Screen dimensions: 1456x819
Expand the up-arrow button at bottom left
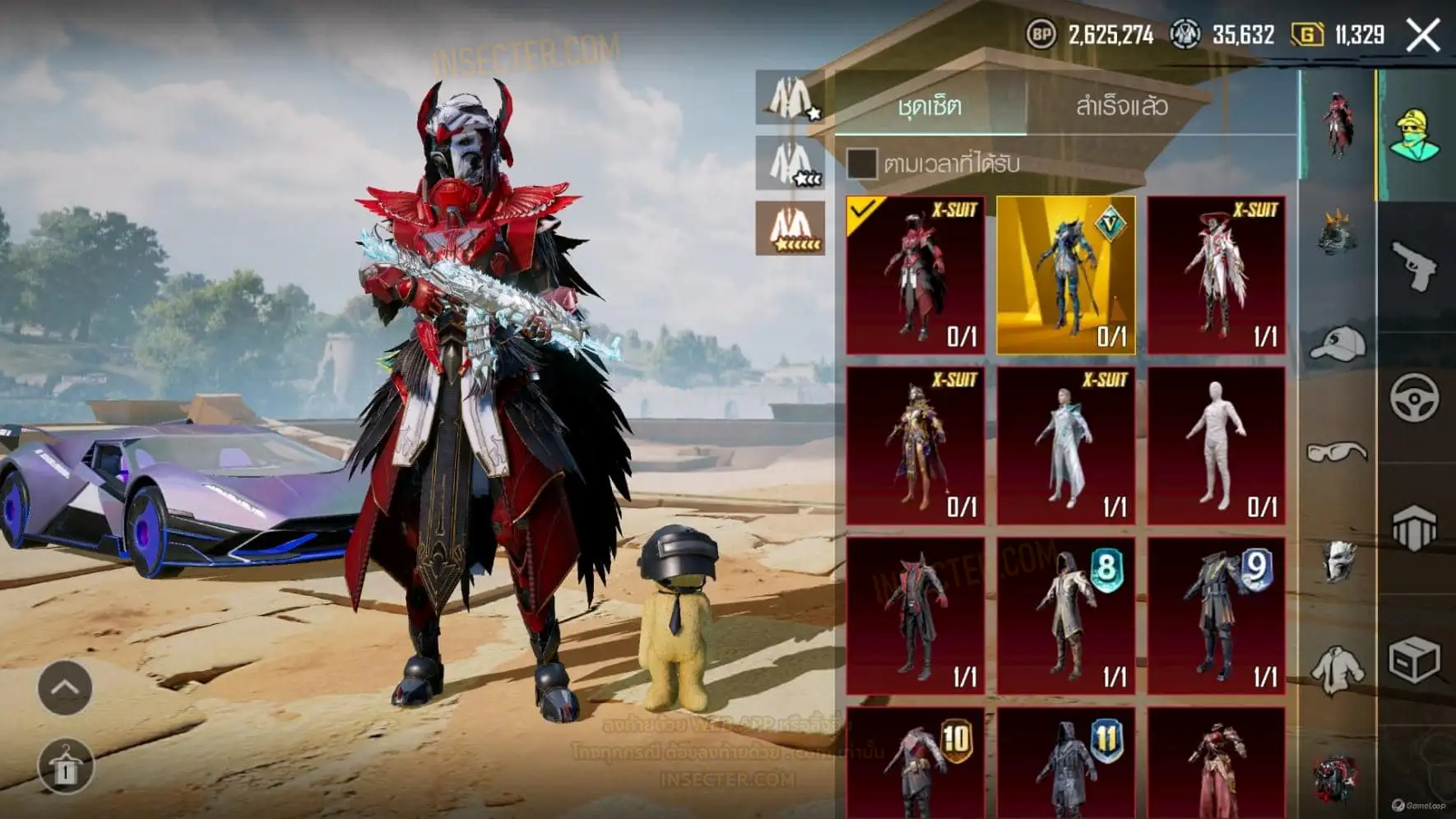point(65,687)
